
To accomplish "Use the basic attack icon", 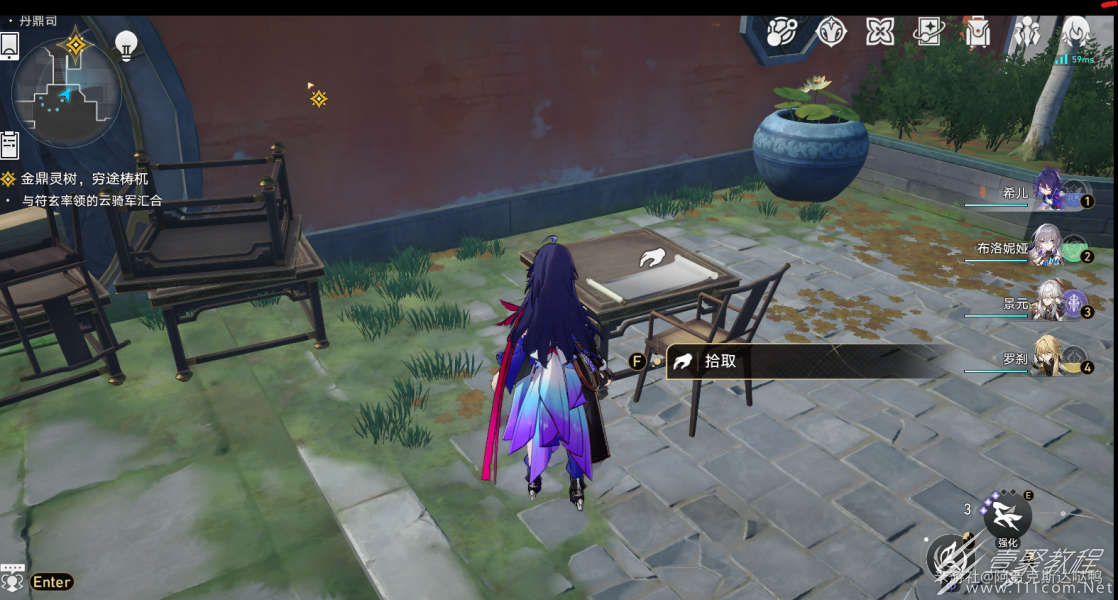I will [952, 558].
